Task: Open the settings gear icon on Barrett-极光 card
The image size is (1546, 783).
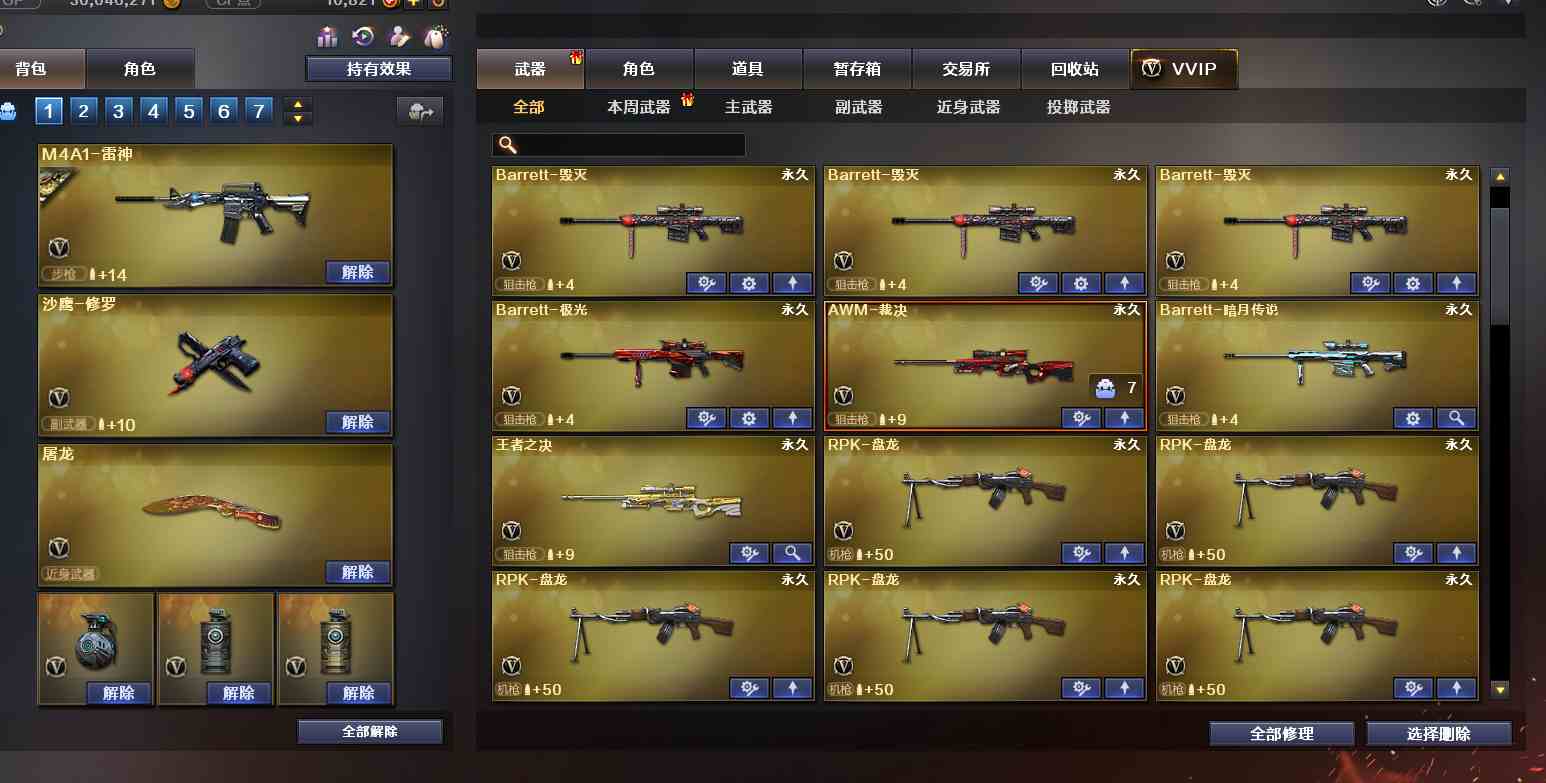Action: pyautogui.click(x=749, y=418)
